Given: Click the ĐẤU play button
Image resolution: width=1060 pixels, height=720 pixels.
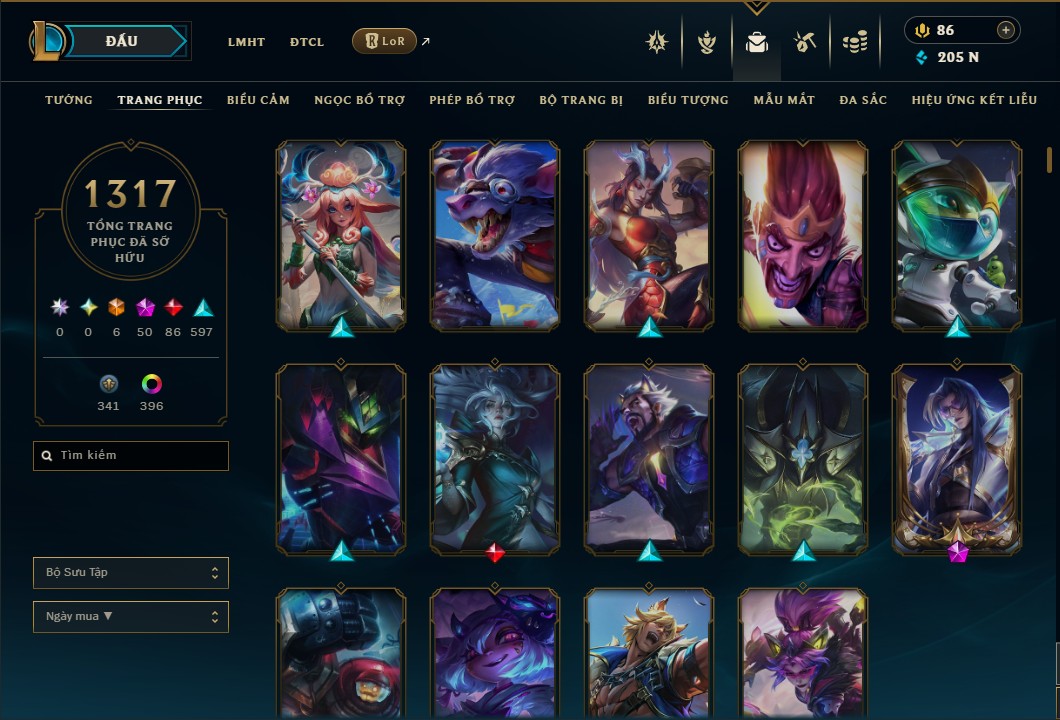Looking at the screenshot, I should [x=122, y=41].
